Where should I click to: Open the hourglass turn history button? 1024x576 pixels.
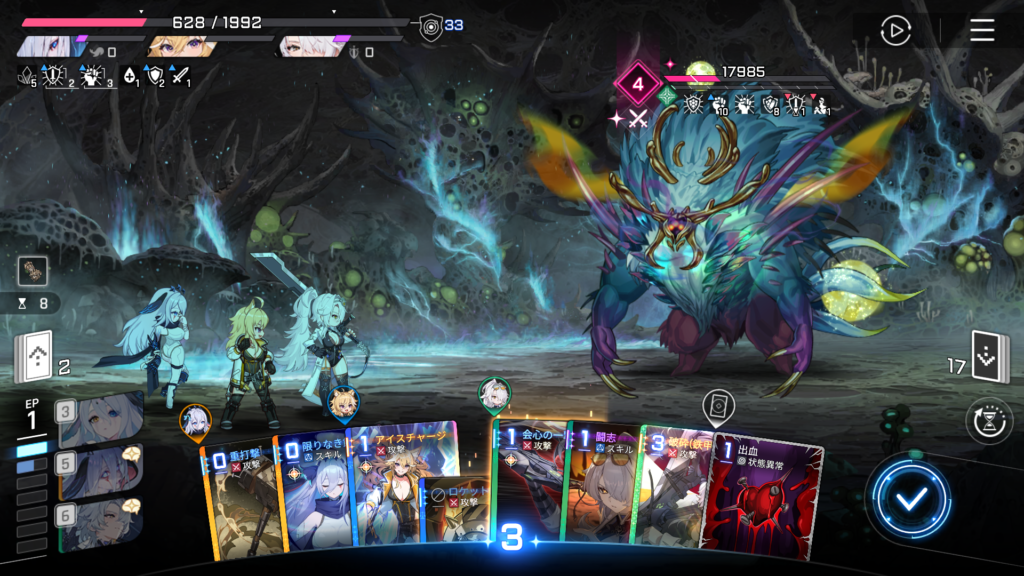click(987, 420)
